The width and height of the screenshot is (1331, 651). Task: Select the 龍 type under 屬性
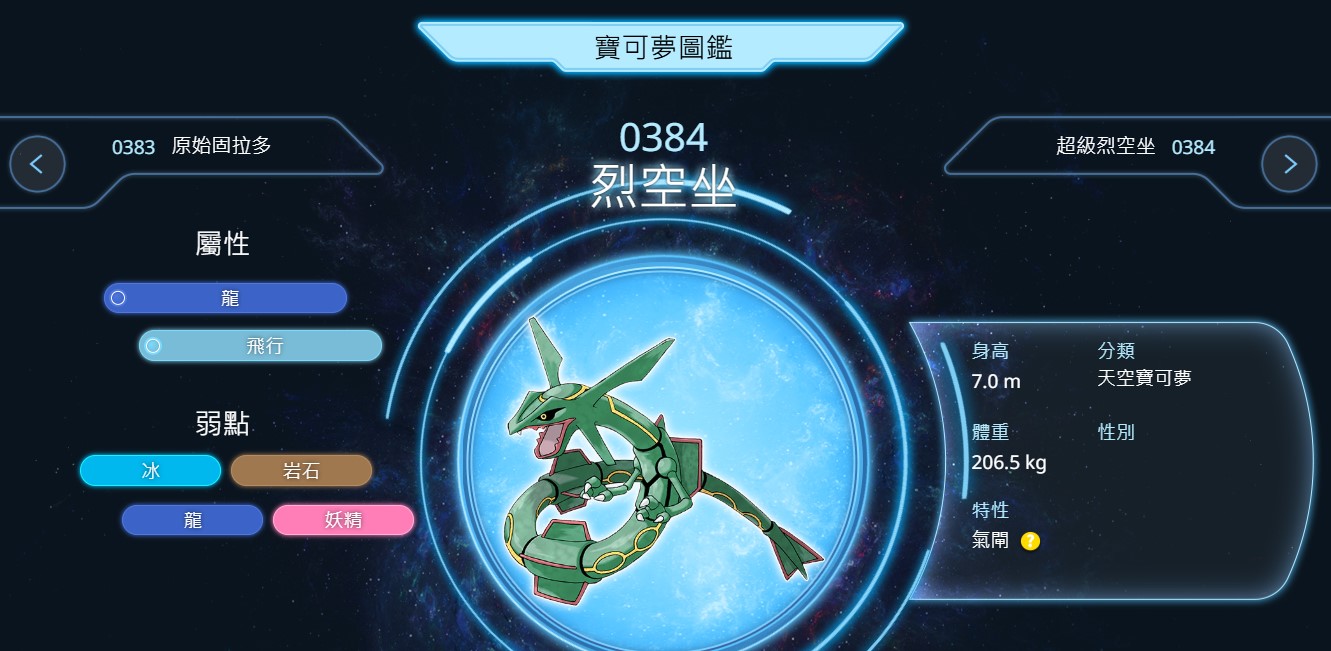point(226,298)
